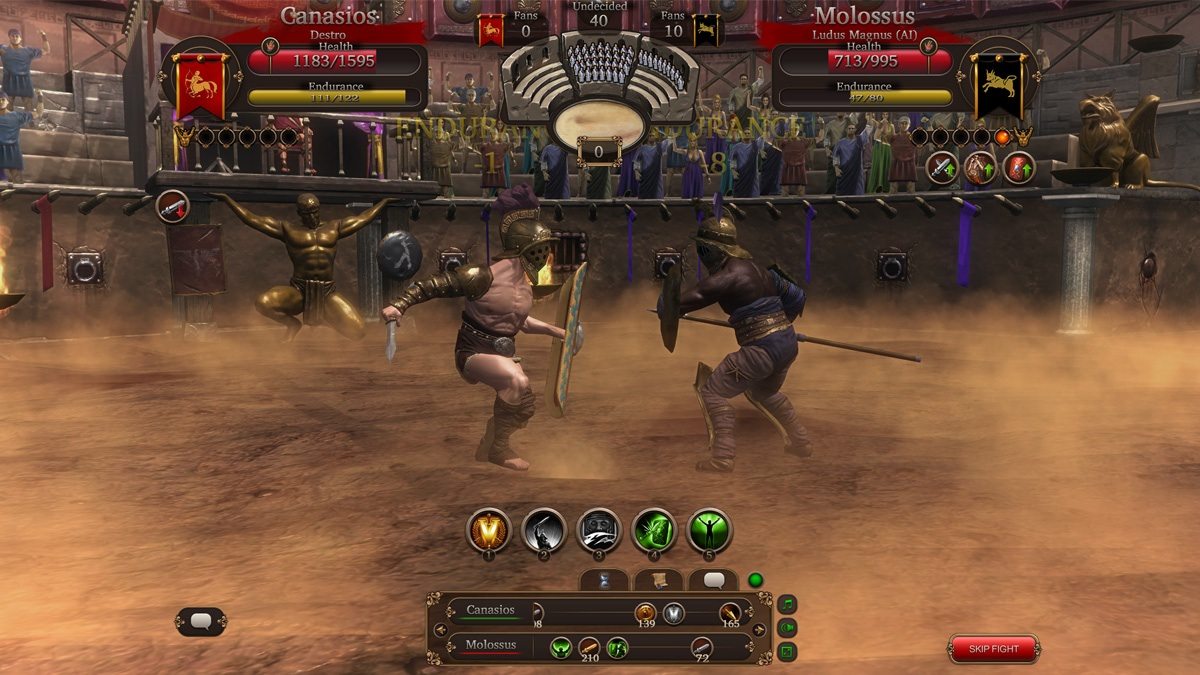The image size is (1200, 675).
Task: Click the green fullscreen toggle button
Action: coord(787,652)
